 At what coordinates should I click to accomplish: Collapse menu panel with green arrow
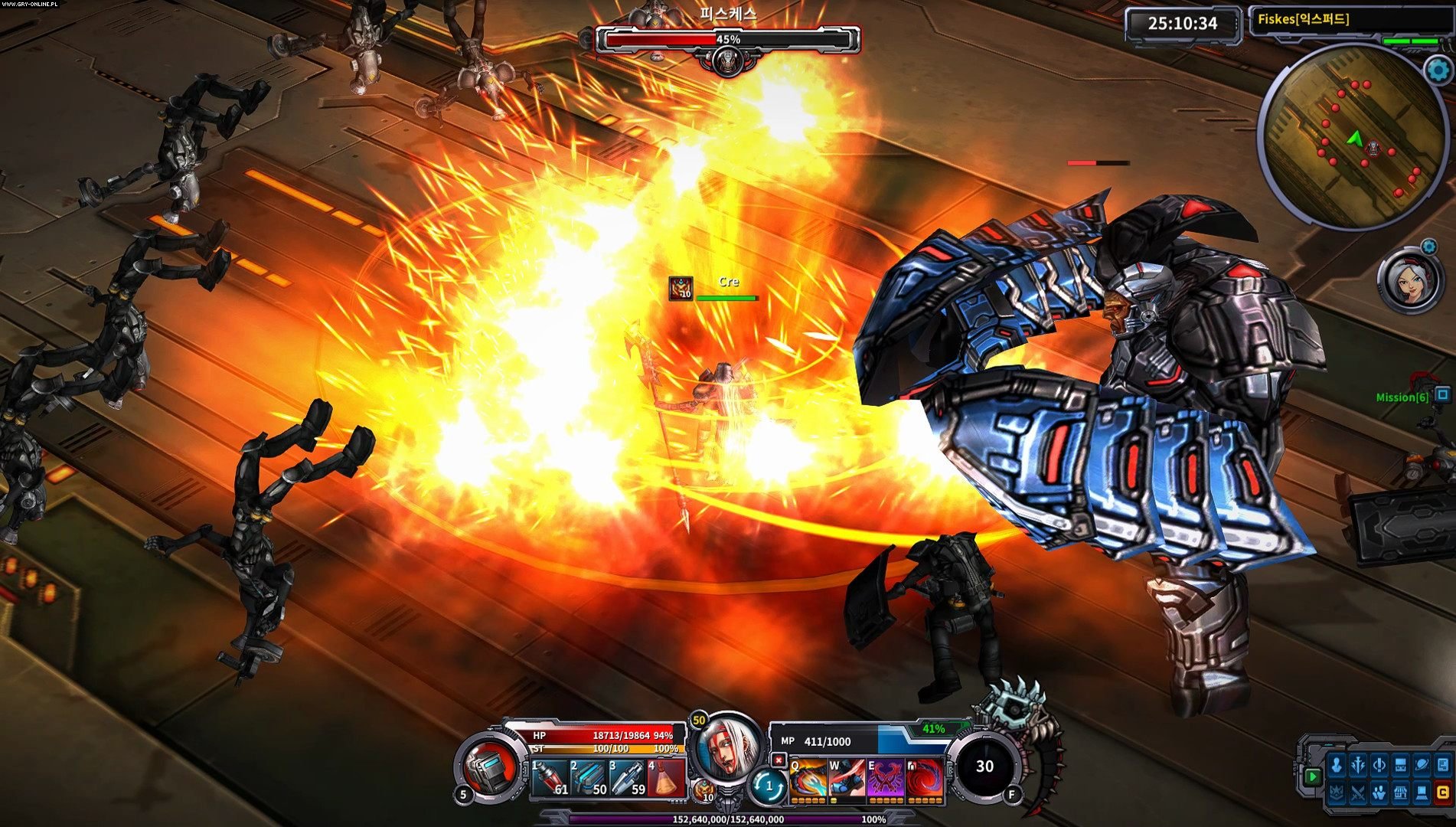(x=1311, y=776)
